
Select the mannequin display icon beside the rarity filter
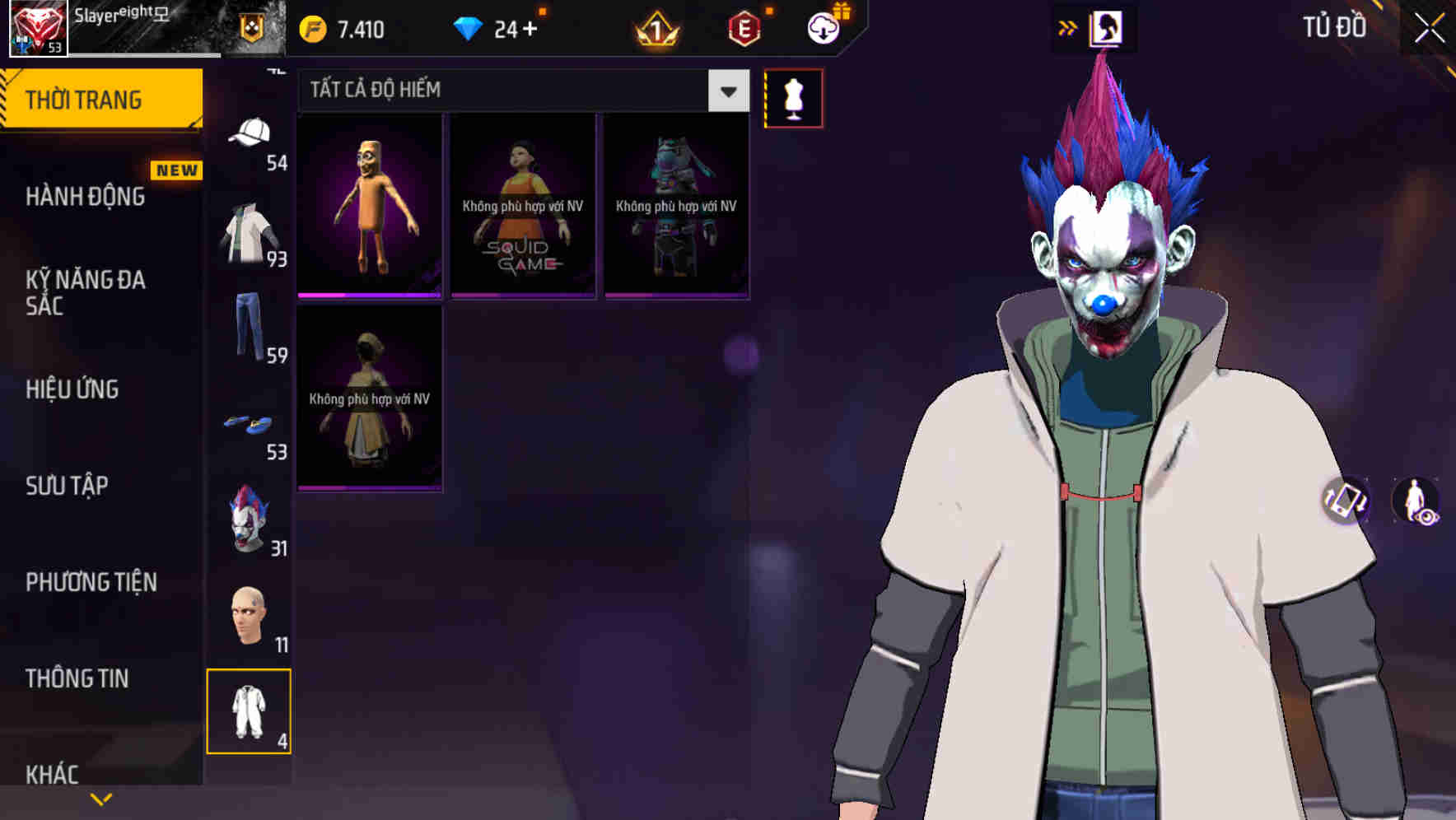(793, 97)
